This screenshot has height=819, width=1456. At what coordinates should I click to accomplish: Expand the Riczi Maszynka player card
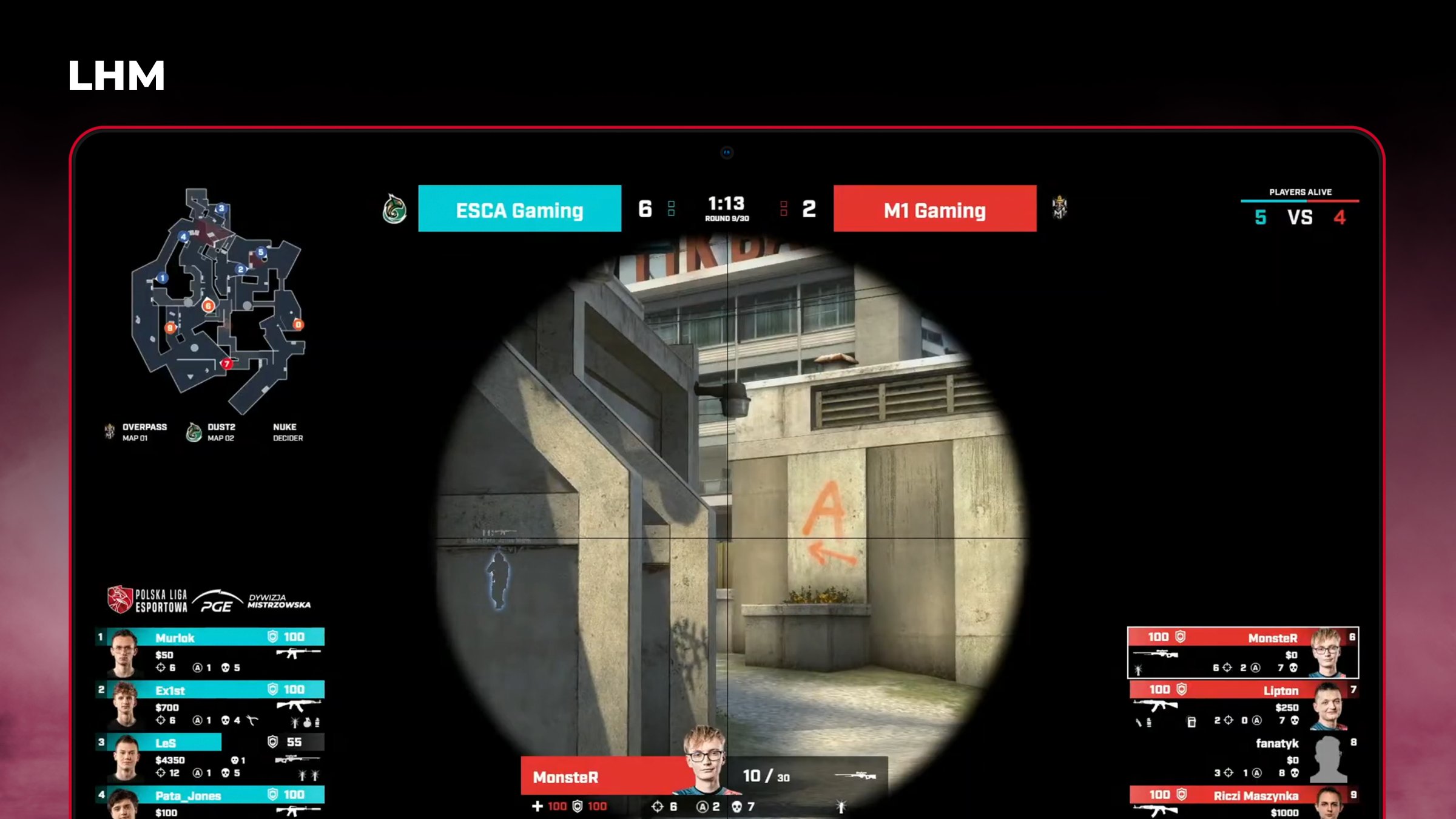(1244, 795)
